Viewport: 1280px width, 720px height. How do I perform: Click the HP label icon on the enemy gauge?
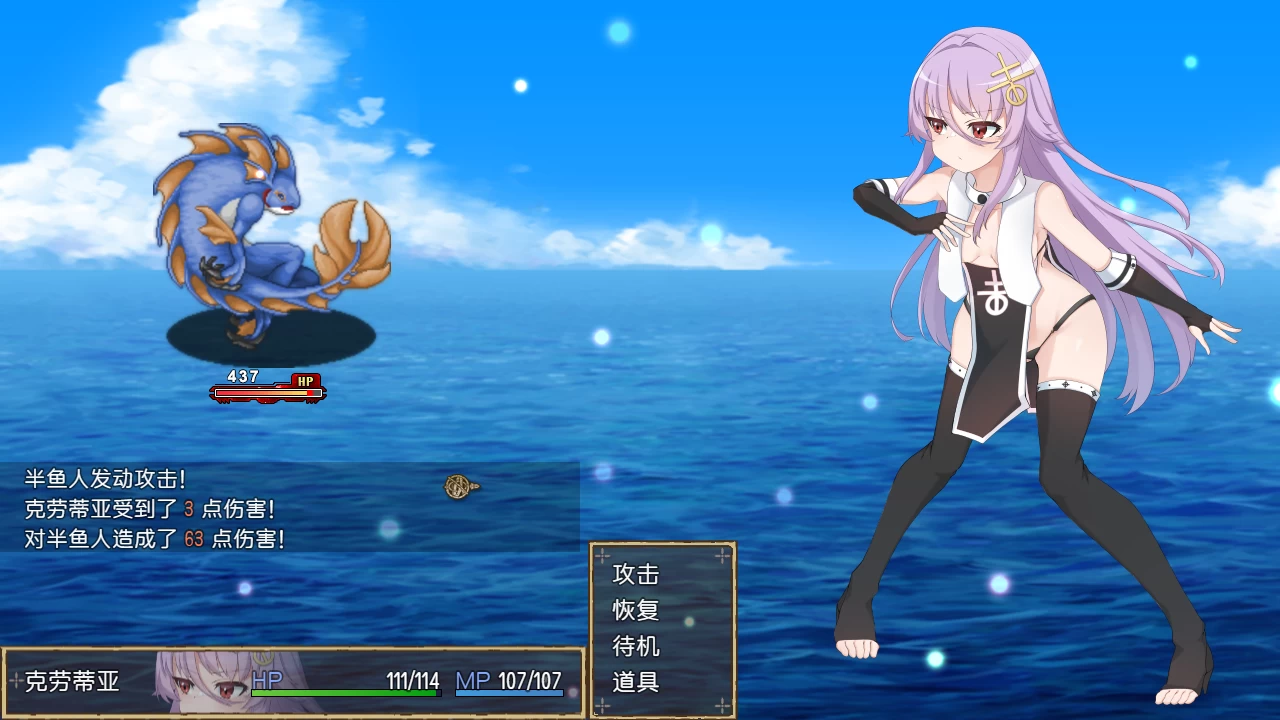tap(307, 380)
